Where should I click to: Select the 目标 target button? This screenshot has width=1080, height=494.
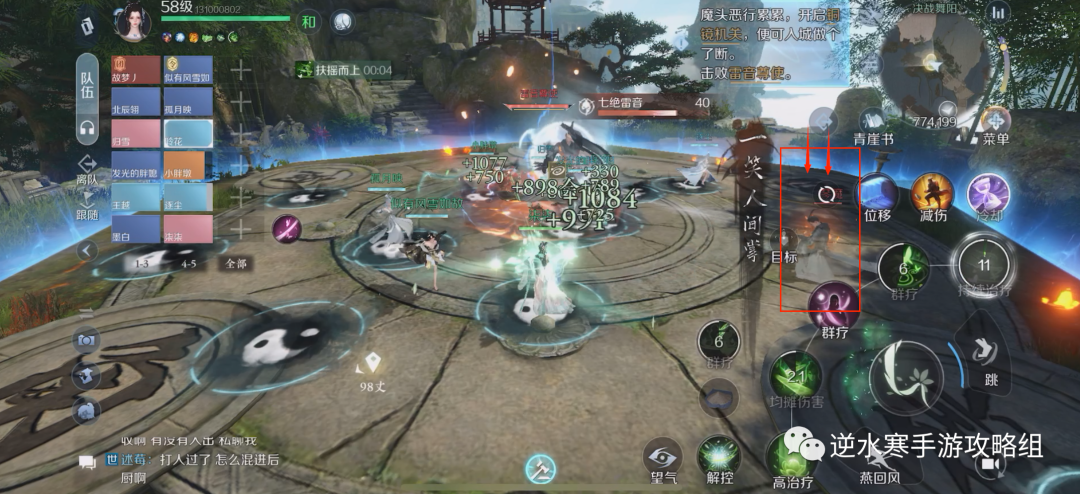coord(785,242)
